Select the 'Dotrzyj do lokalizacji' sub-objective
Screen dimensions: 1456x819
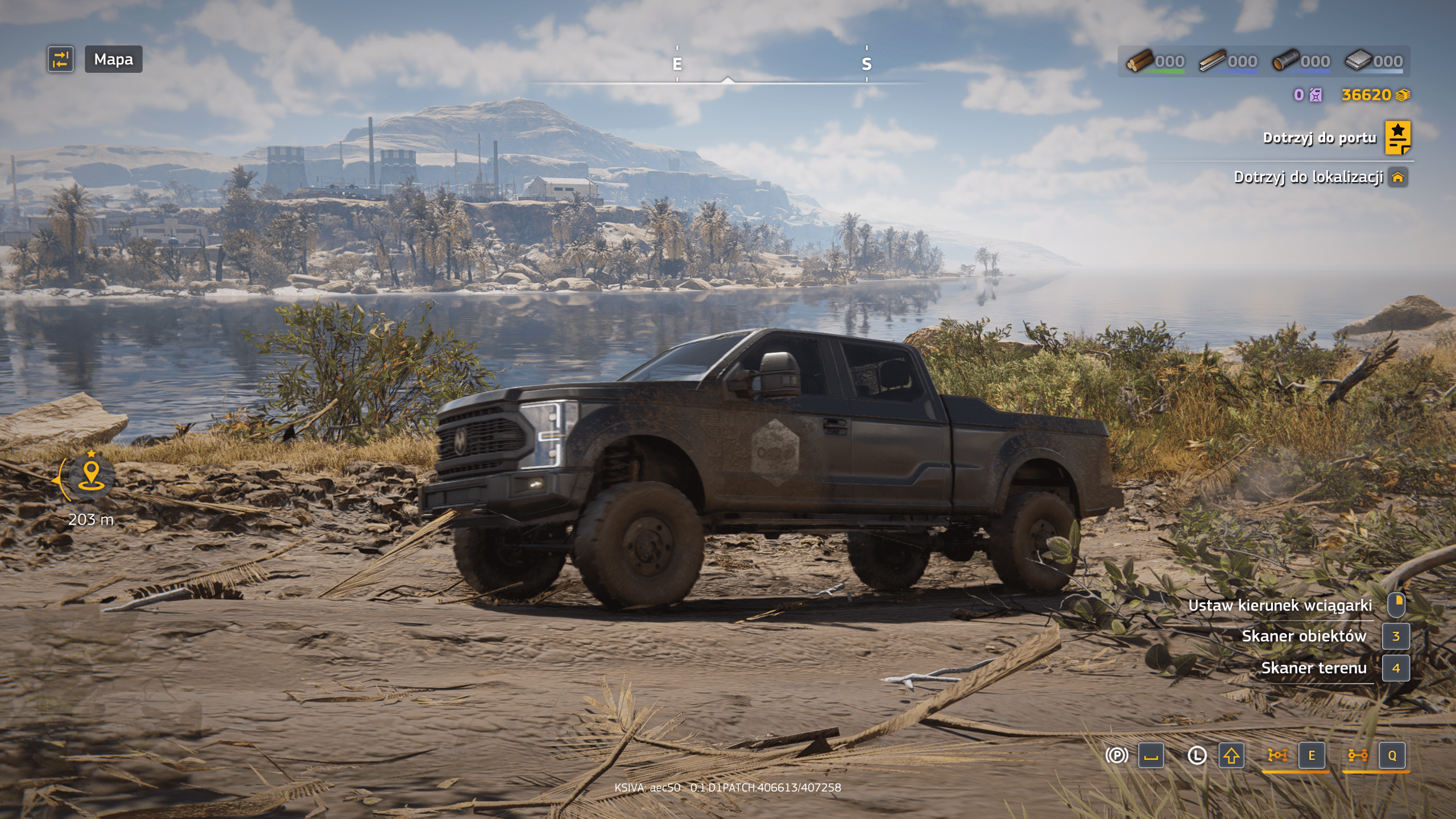pos(1308,177)
